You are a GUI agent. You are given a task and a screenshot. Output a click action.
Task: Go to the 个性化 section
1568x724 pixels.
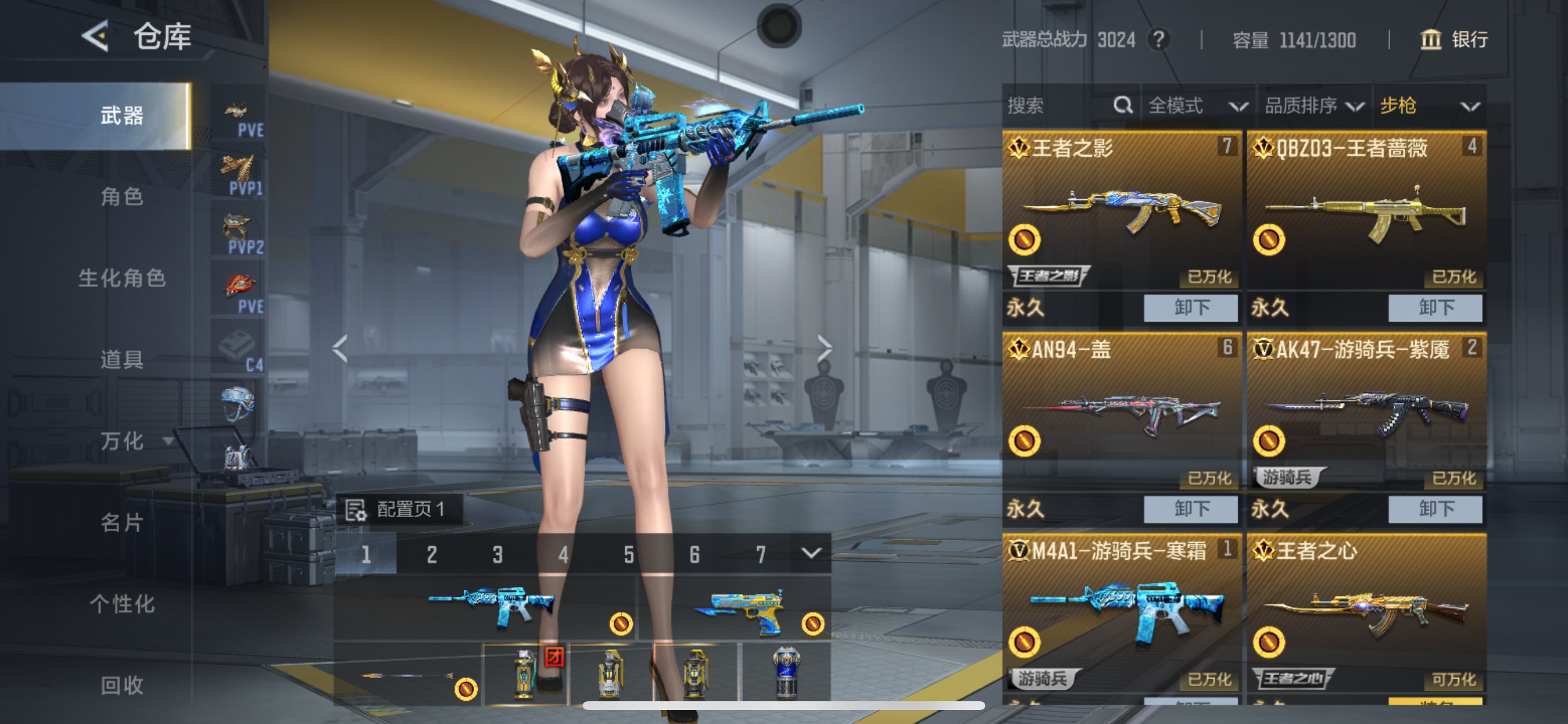pos(122,604)
